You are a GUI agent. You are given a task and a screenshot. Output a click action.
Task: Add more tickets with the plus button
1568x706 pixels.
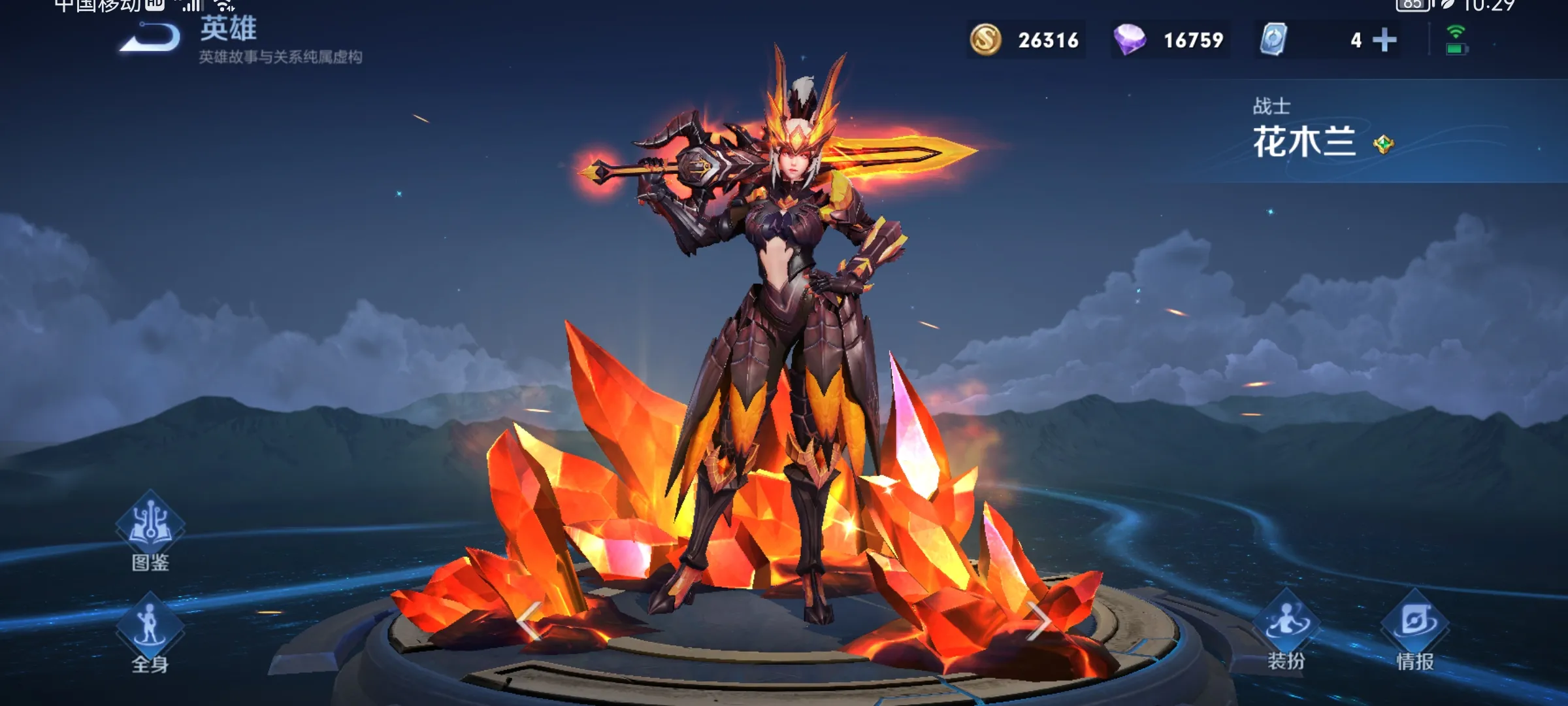pyautogui.click(x=1384, y=40)
